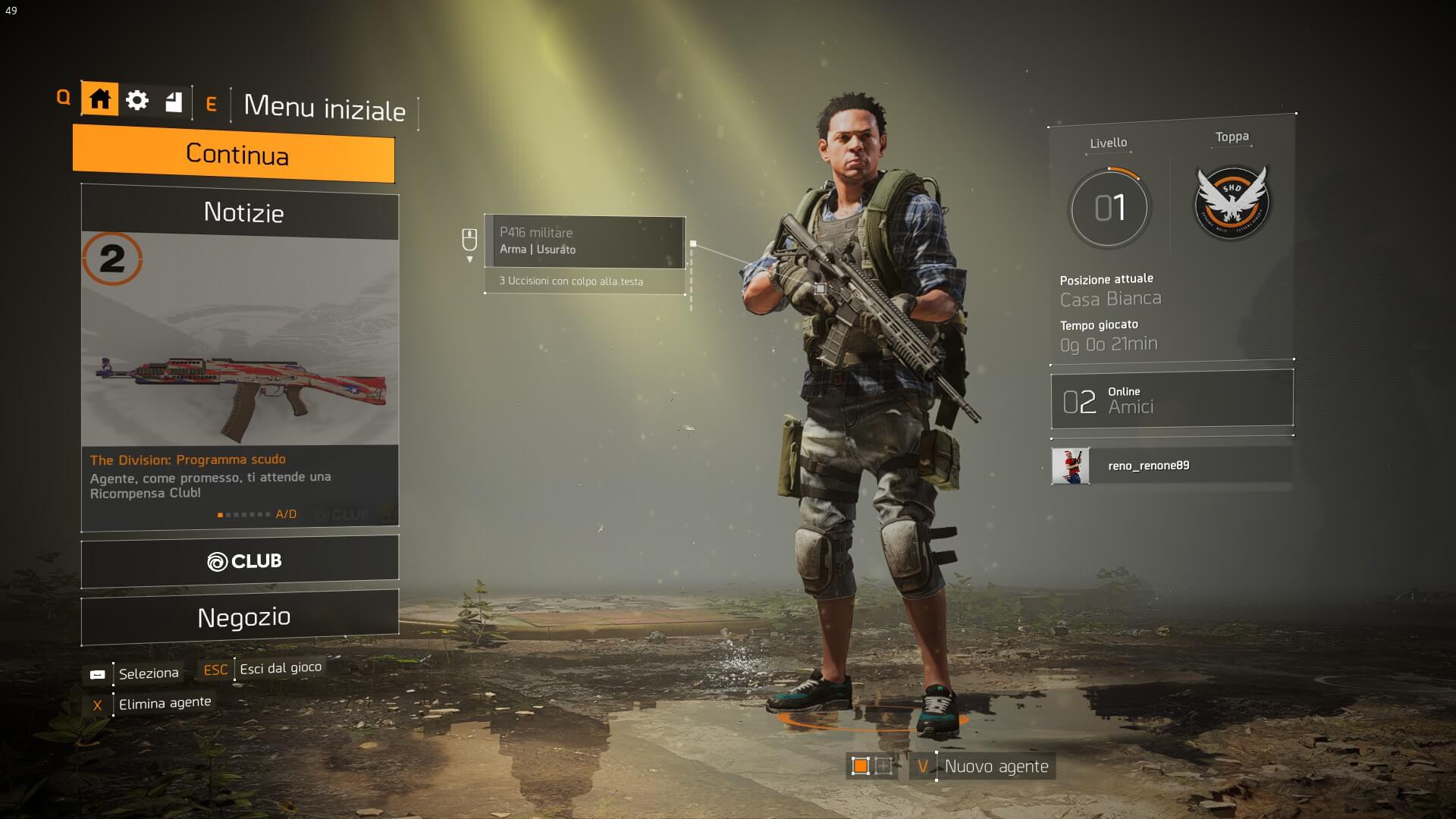1456x819 pixels.
Task: Select the Continua button
Action: tap(234, 154)
